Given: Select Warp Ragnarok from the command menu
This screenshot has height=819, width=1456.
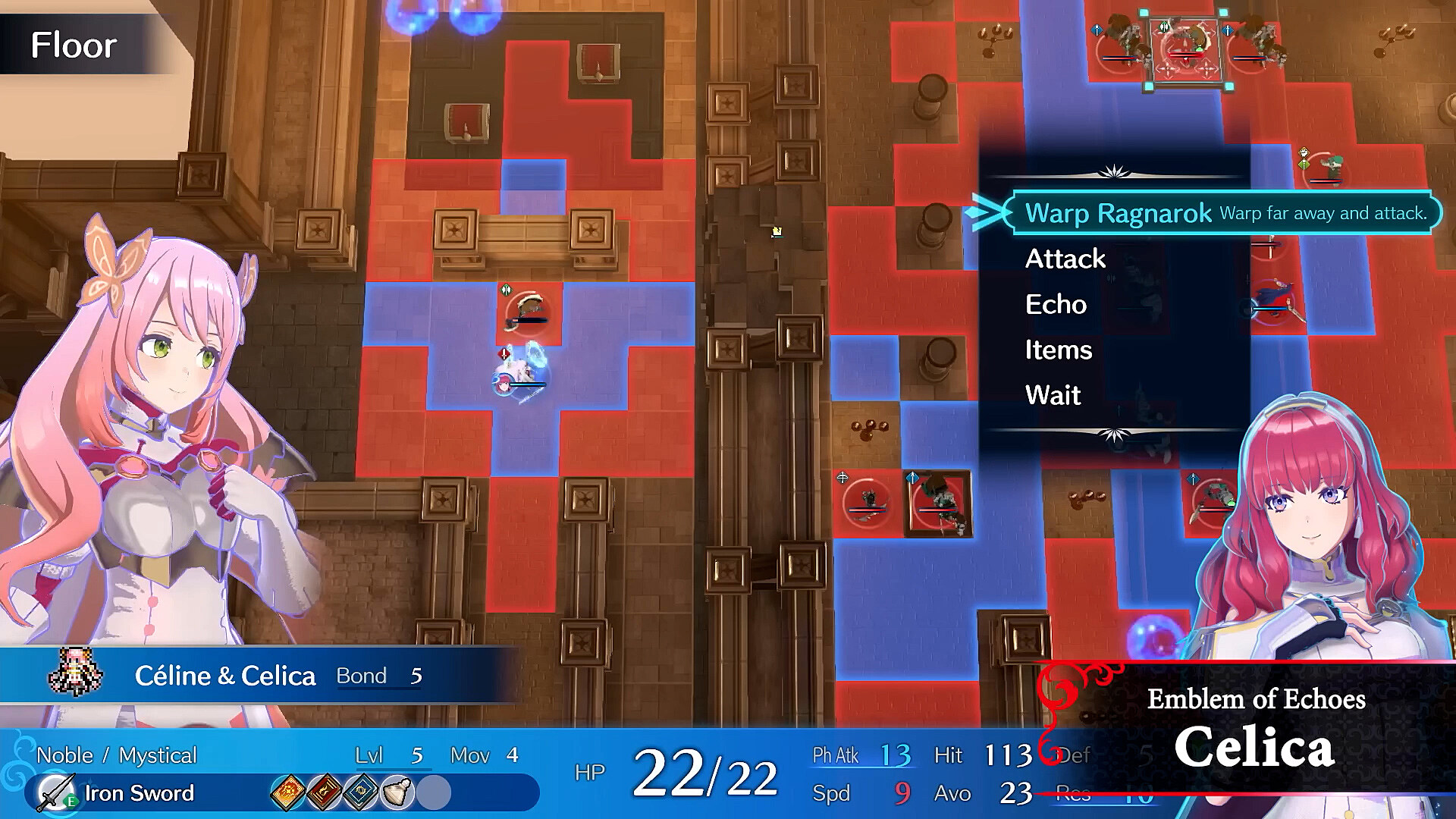Looking at the screenshot, I should pos(1118,213).
